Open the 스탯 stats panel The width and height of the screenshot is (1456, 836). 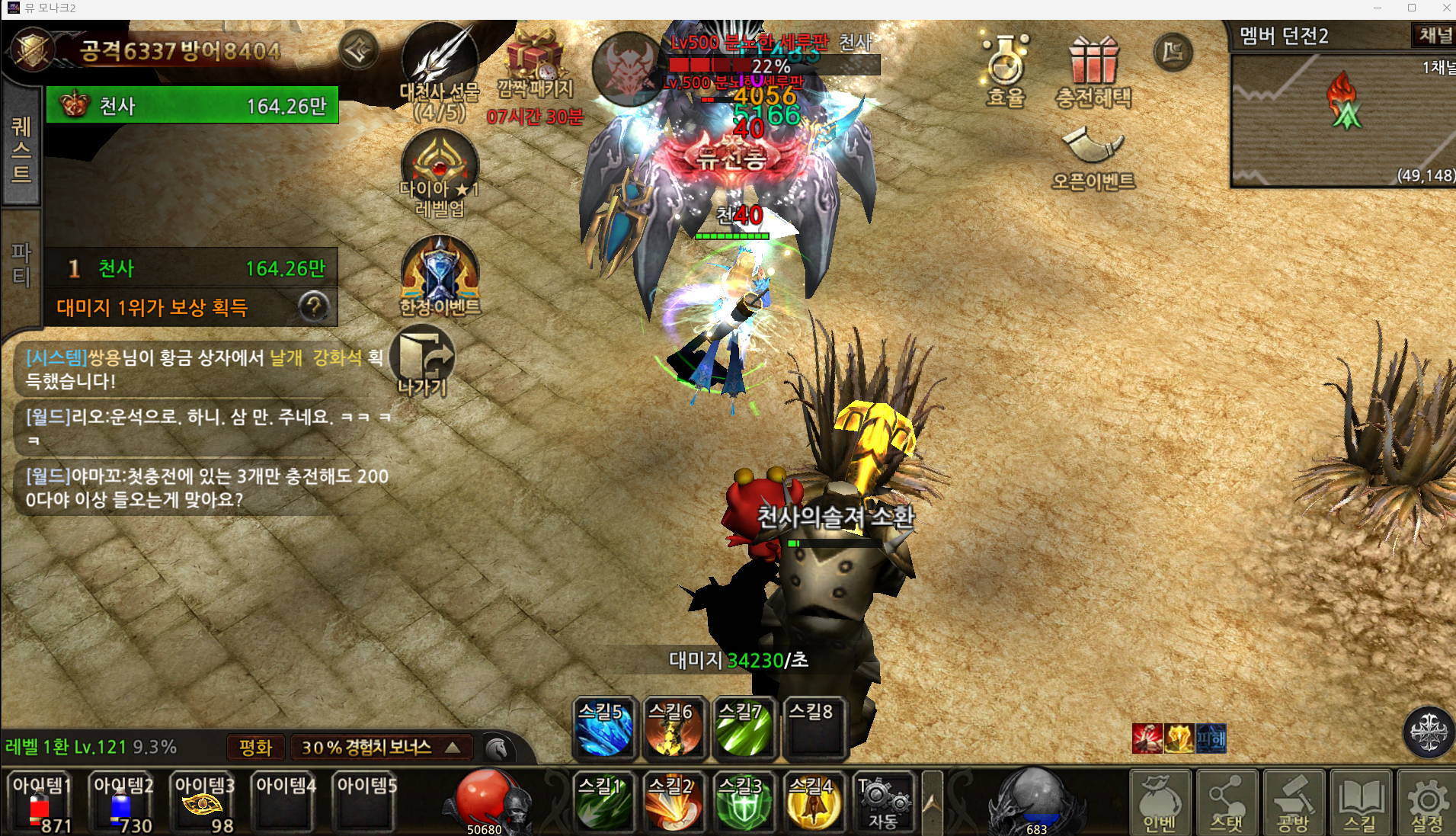[1226, 802]
